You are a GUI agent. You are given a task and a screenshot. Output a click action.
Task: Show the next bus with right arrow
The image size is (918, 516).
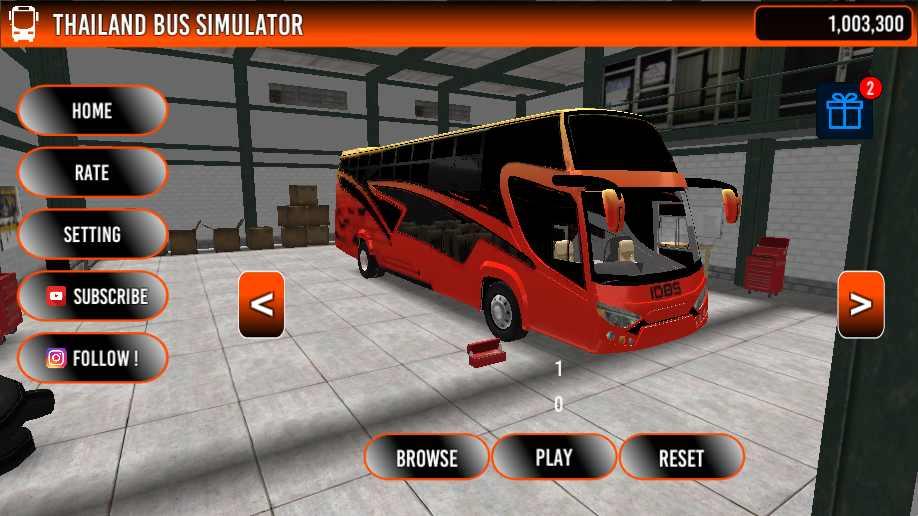[860, 305]
